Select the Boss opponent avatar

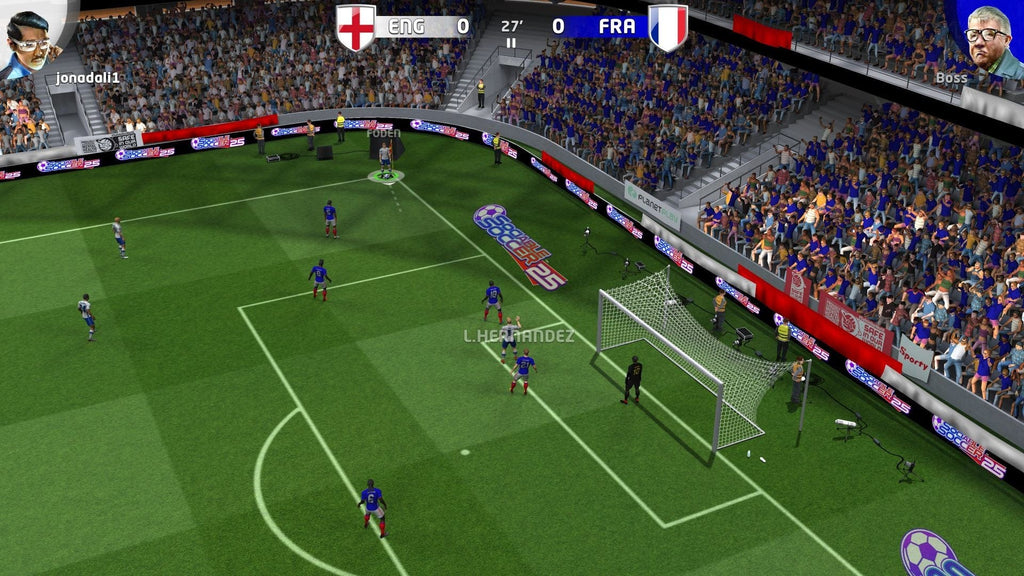[987, 40]
